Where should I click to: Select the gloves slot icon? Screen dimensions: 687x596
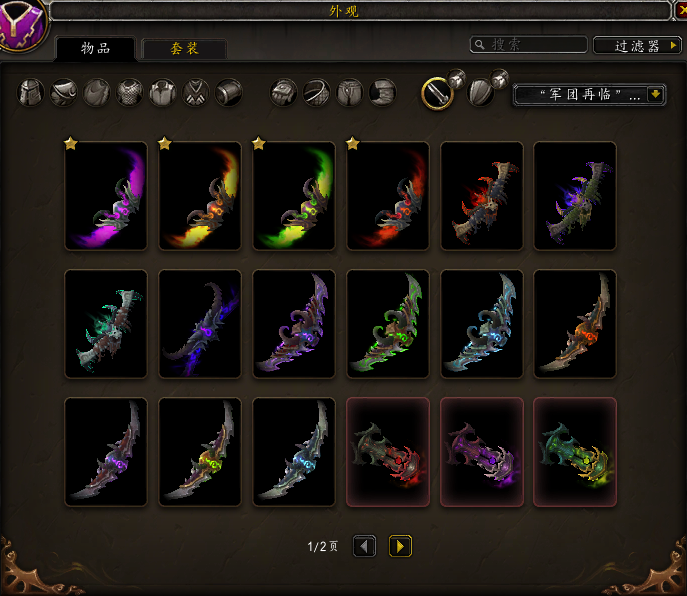coord(285,93)
